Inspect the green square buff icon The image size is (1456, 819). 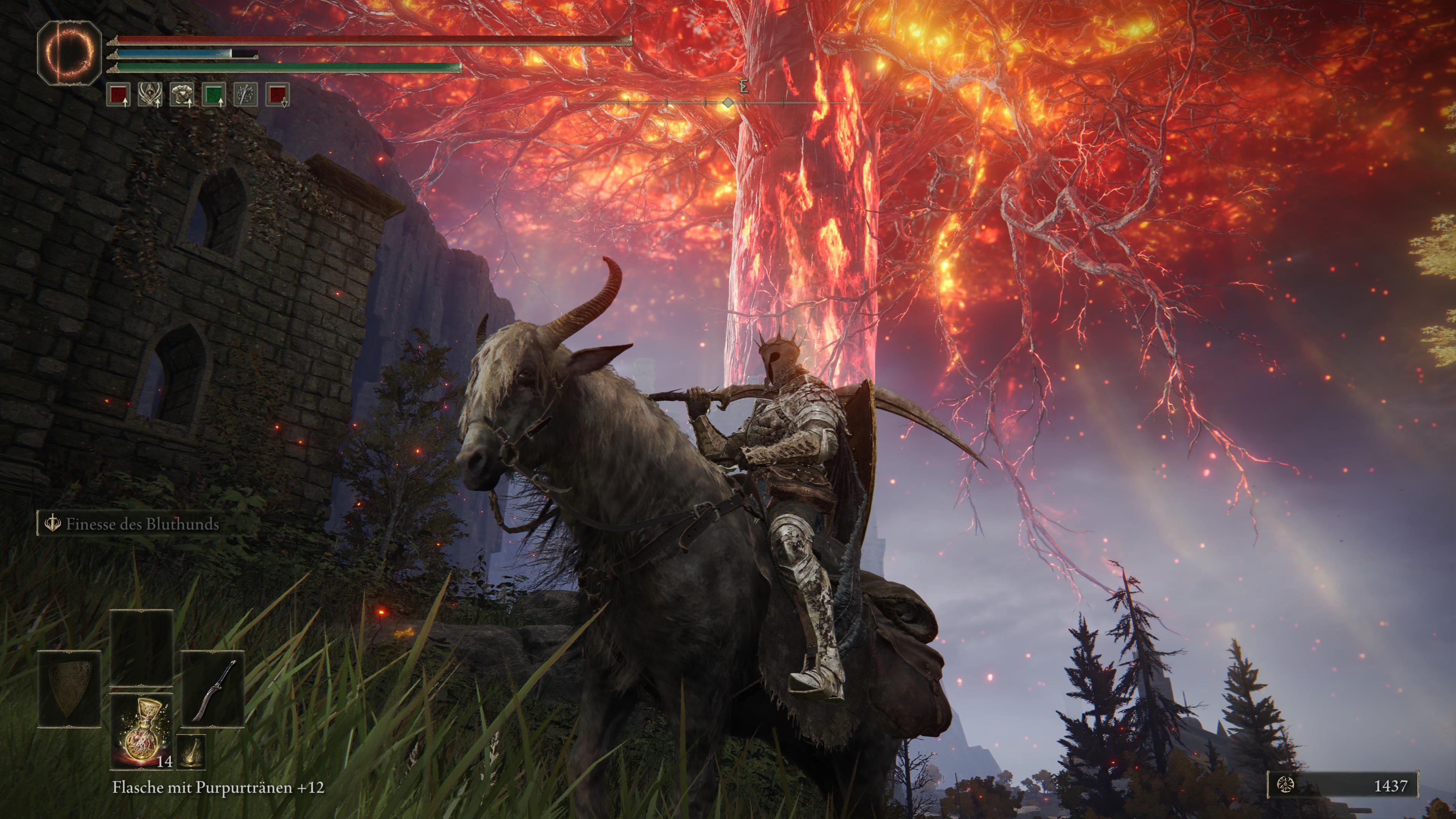click(214, 95)
